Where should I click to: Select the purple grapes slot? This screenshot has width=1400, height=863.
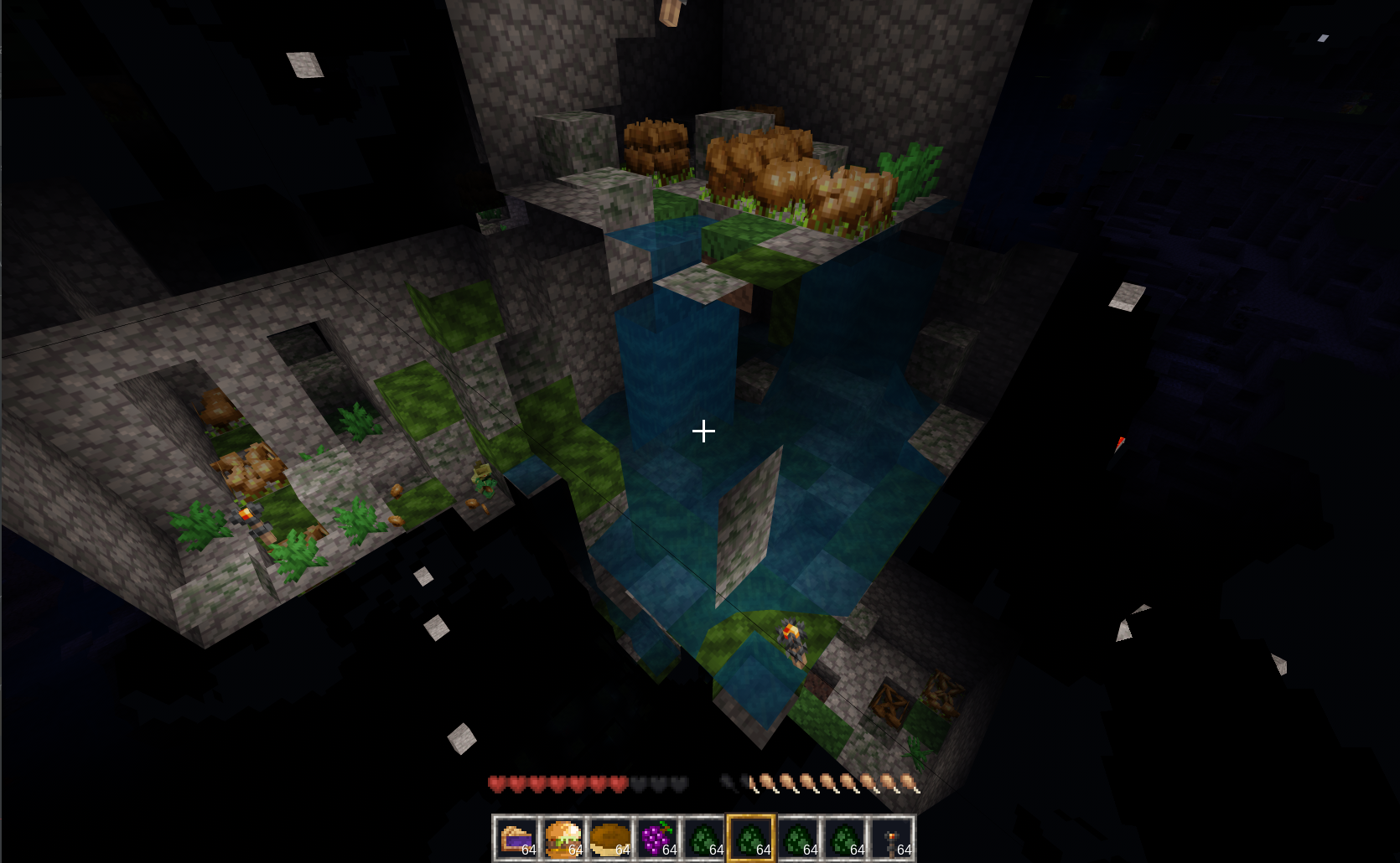click(x=657, y=837)
